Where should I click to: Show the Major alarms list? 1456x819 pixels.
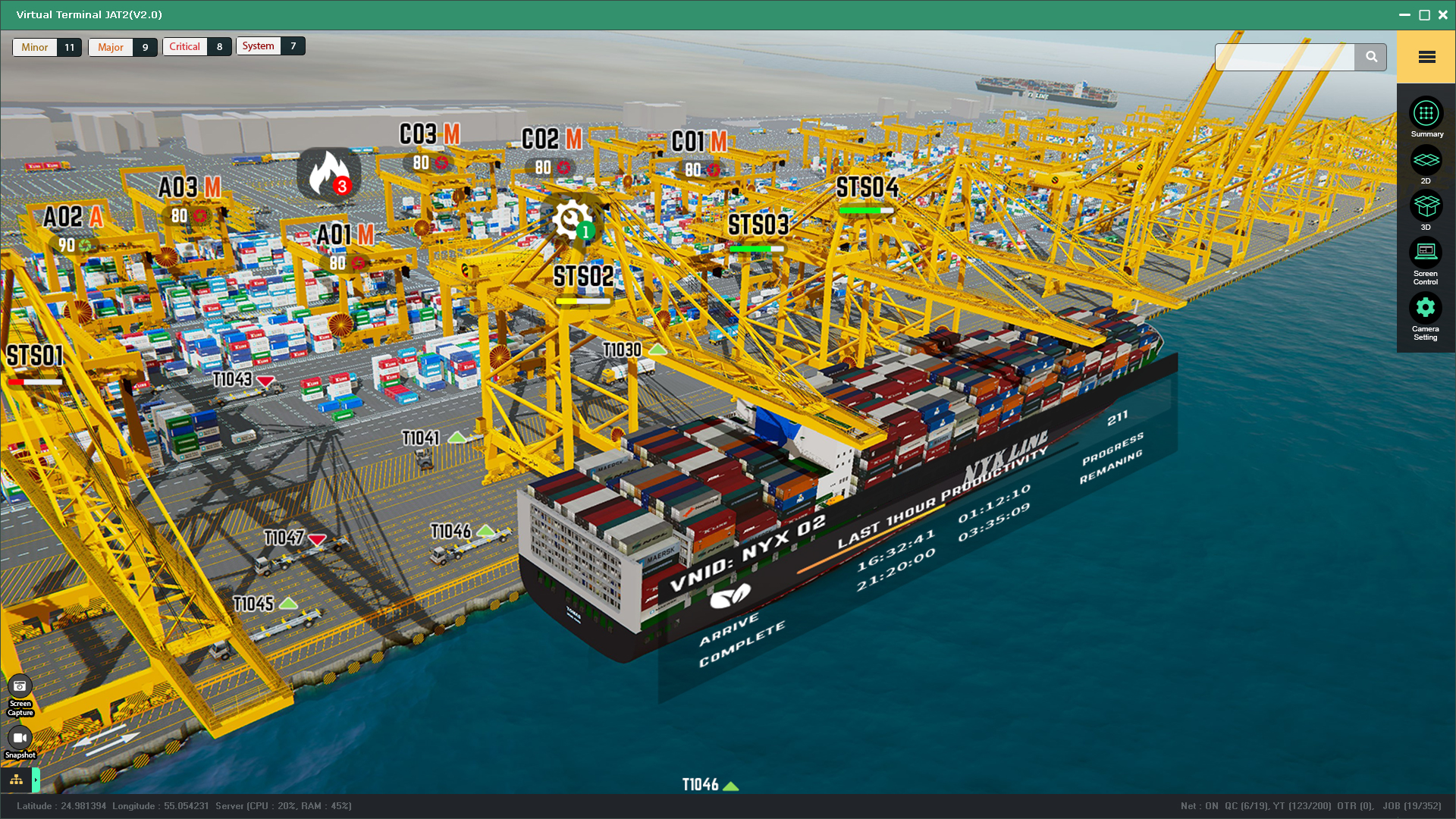click(111, 47)
